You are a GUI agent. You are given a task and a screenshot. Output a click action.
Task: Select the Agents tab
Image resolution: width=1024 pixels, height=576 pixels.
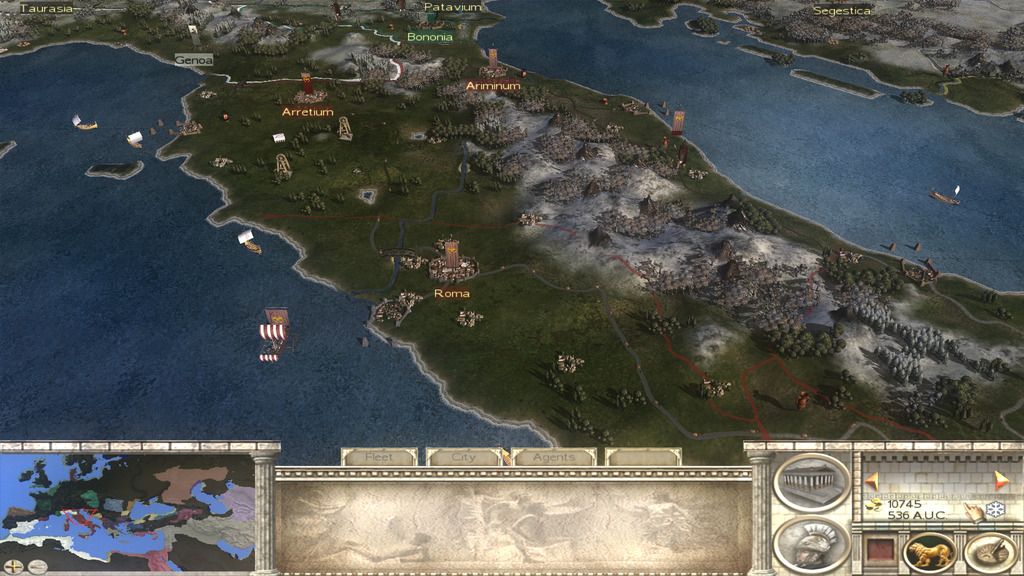coord(554,457)
